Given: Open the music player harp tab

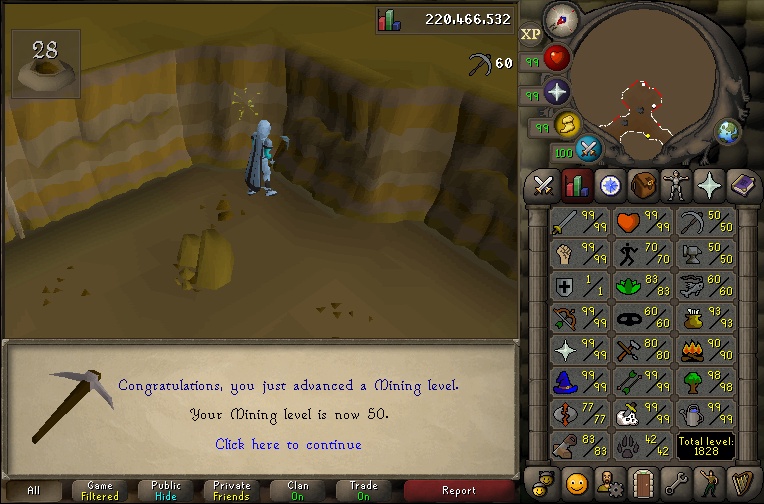Looking at the screenshot, I should coord(742,483).
